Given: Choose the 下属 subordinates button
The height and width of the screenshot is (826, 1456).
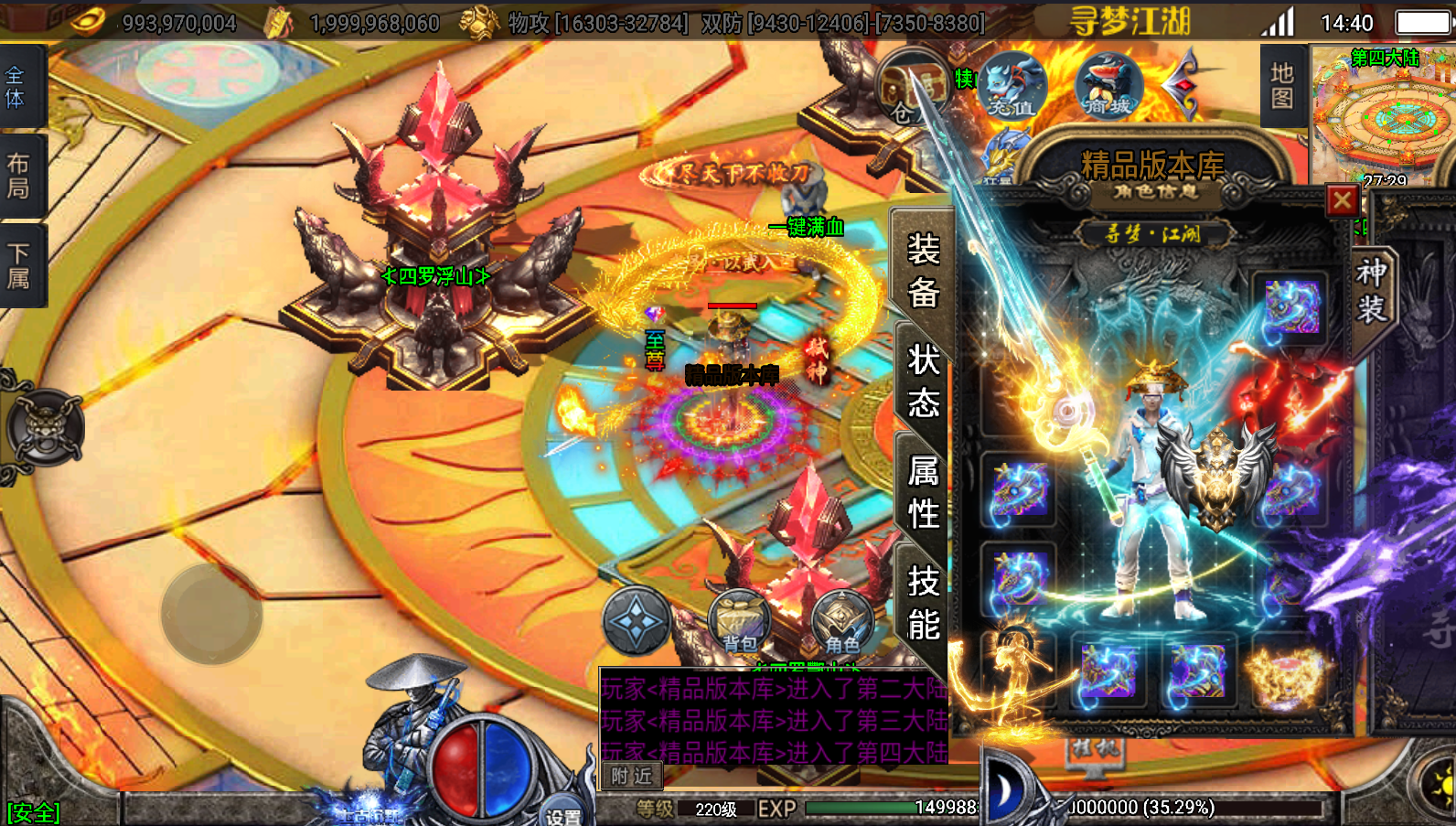Looking at the screenshot, I should [x=18, y=265].
